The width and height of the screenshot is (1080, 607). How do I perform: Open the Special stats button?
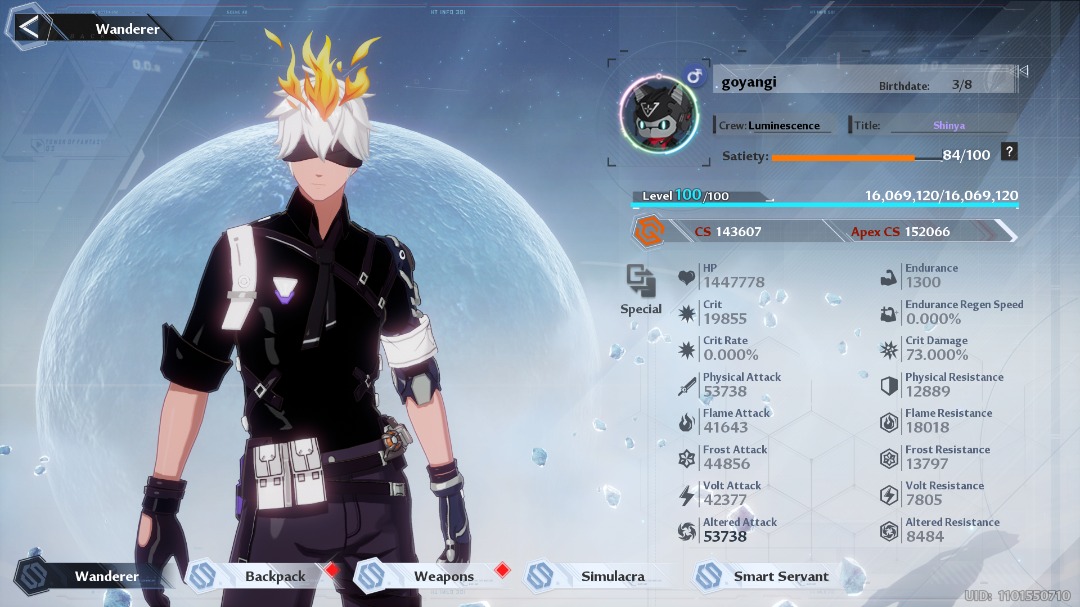[x=641, y=290]
